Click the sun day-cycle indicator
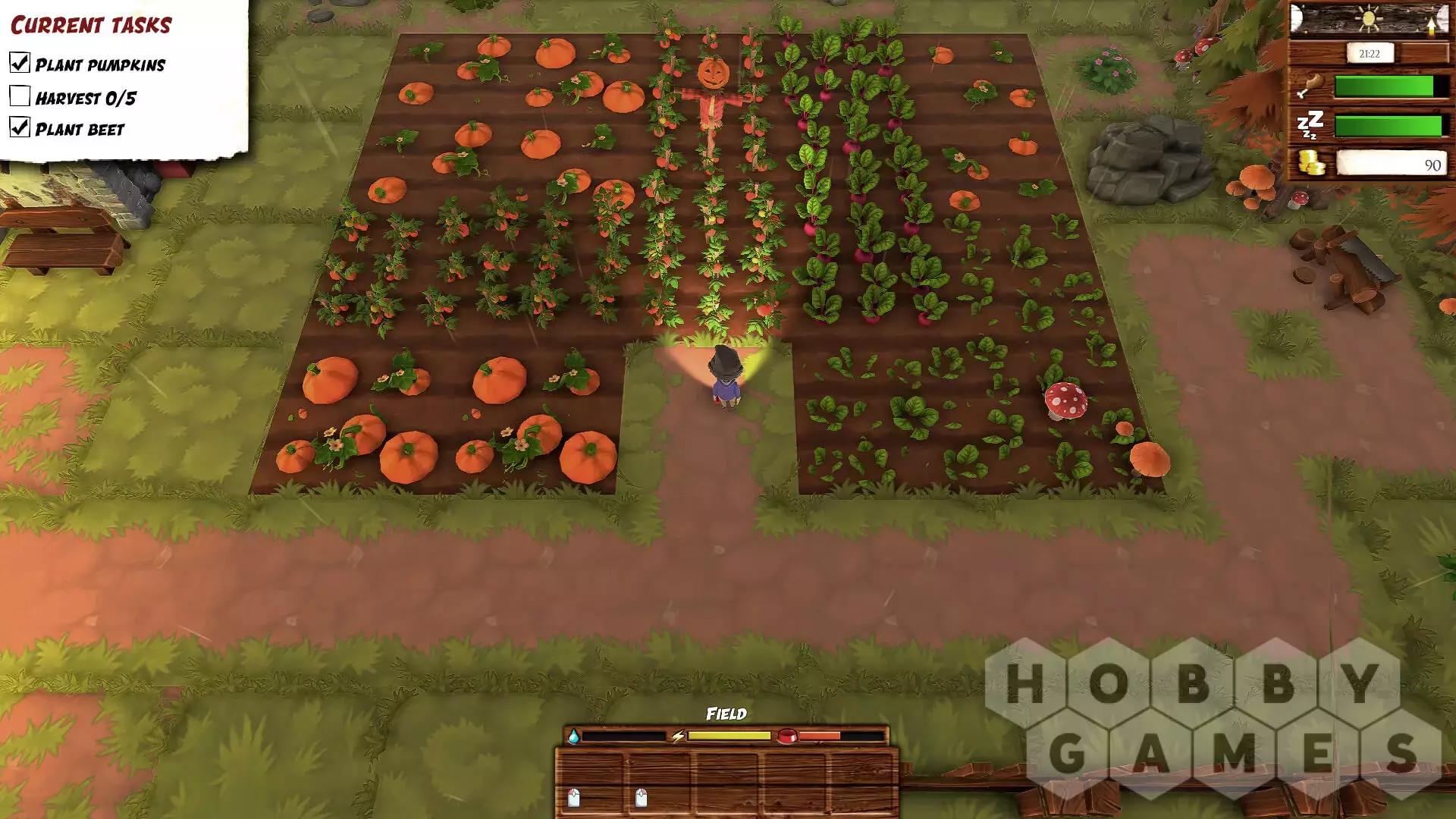The image size is (1456, 819). 1368,18
